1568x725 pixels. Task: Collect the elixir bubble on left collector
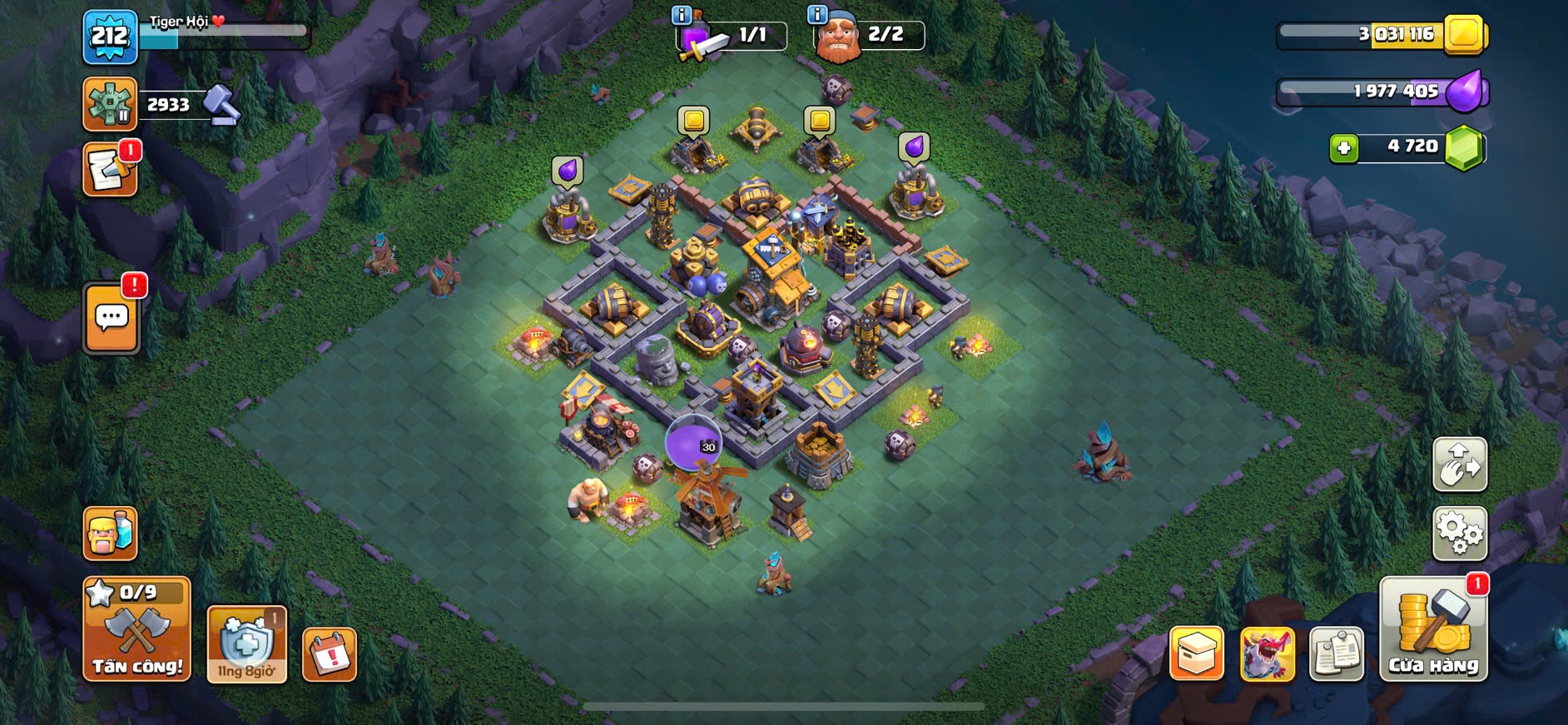pyautogui.click(x=568, y=171)
